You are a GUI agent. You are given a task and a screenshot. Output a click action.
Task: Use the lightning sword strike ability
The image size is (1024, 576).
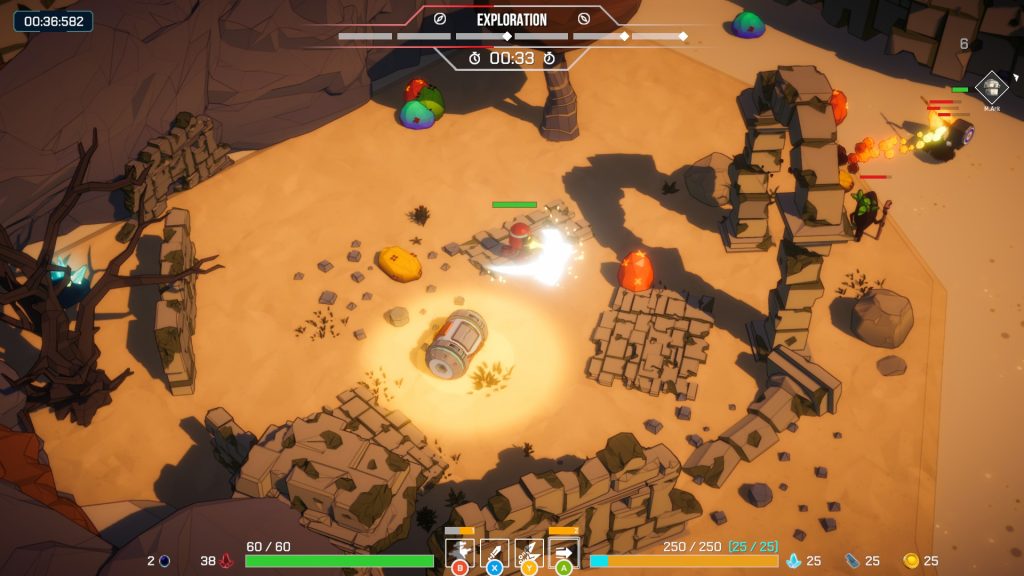pos(529,552)
